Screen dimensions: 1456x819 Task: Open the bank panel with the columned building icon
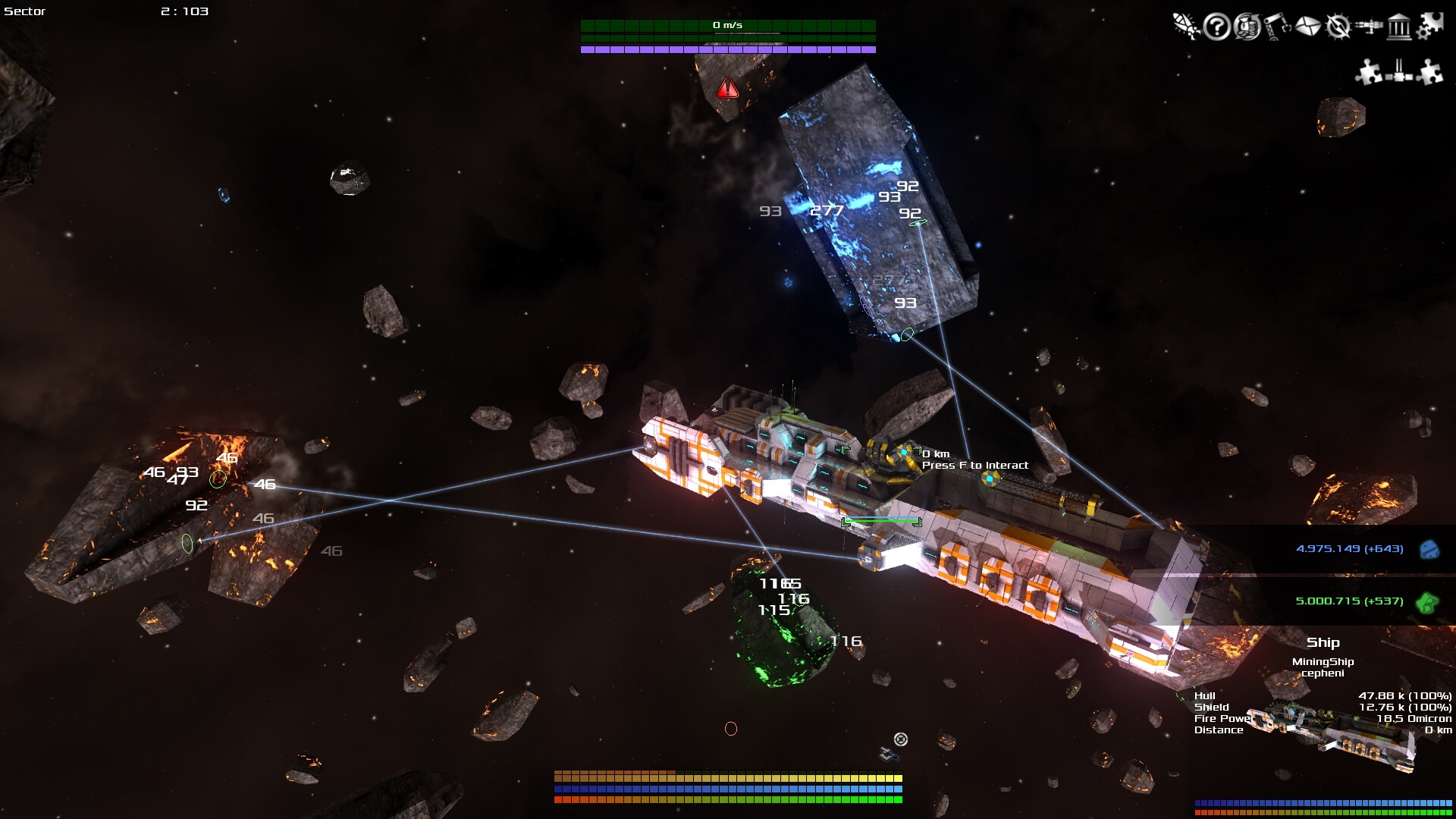tap(1399, 29)
